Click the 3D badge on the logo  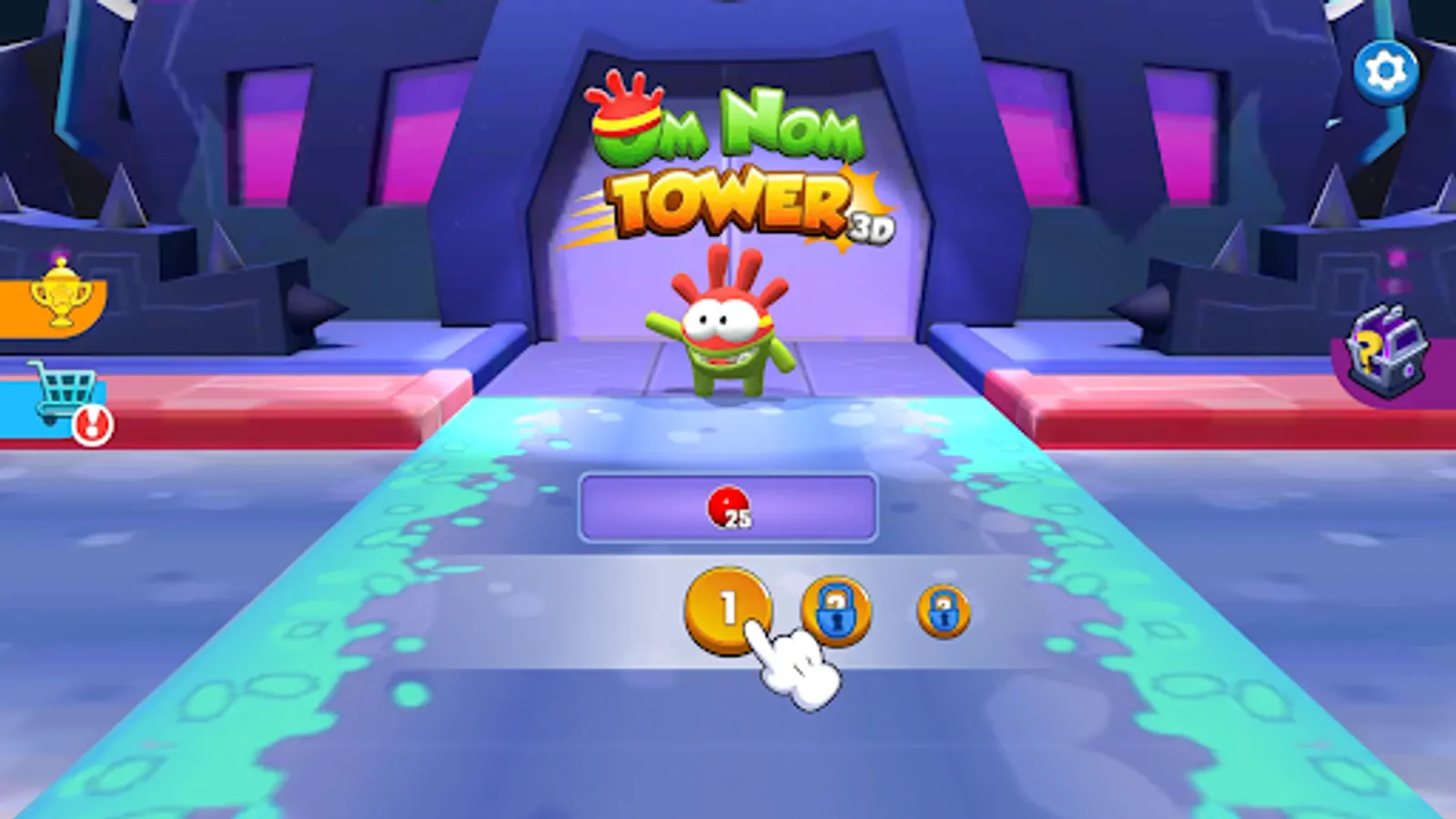click(x=871, y=227)
